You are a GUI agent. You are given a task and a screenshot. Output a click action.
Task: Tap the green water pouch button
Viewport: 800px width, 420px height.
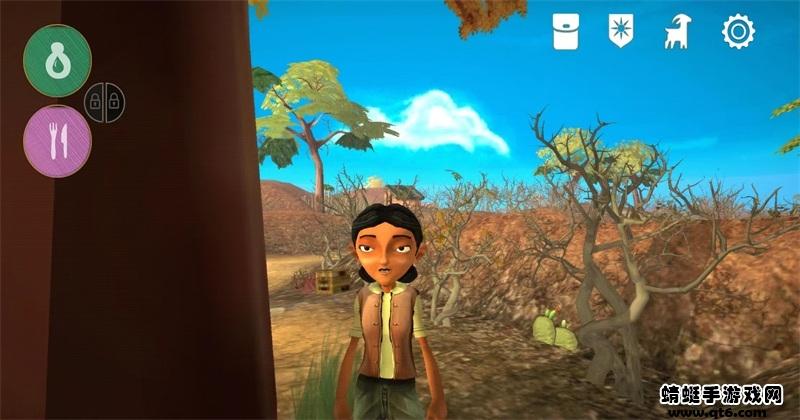pyautogui.click(x=58, y=60)
